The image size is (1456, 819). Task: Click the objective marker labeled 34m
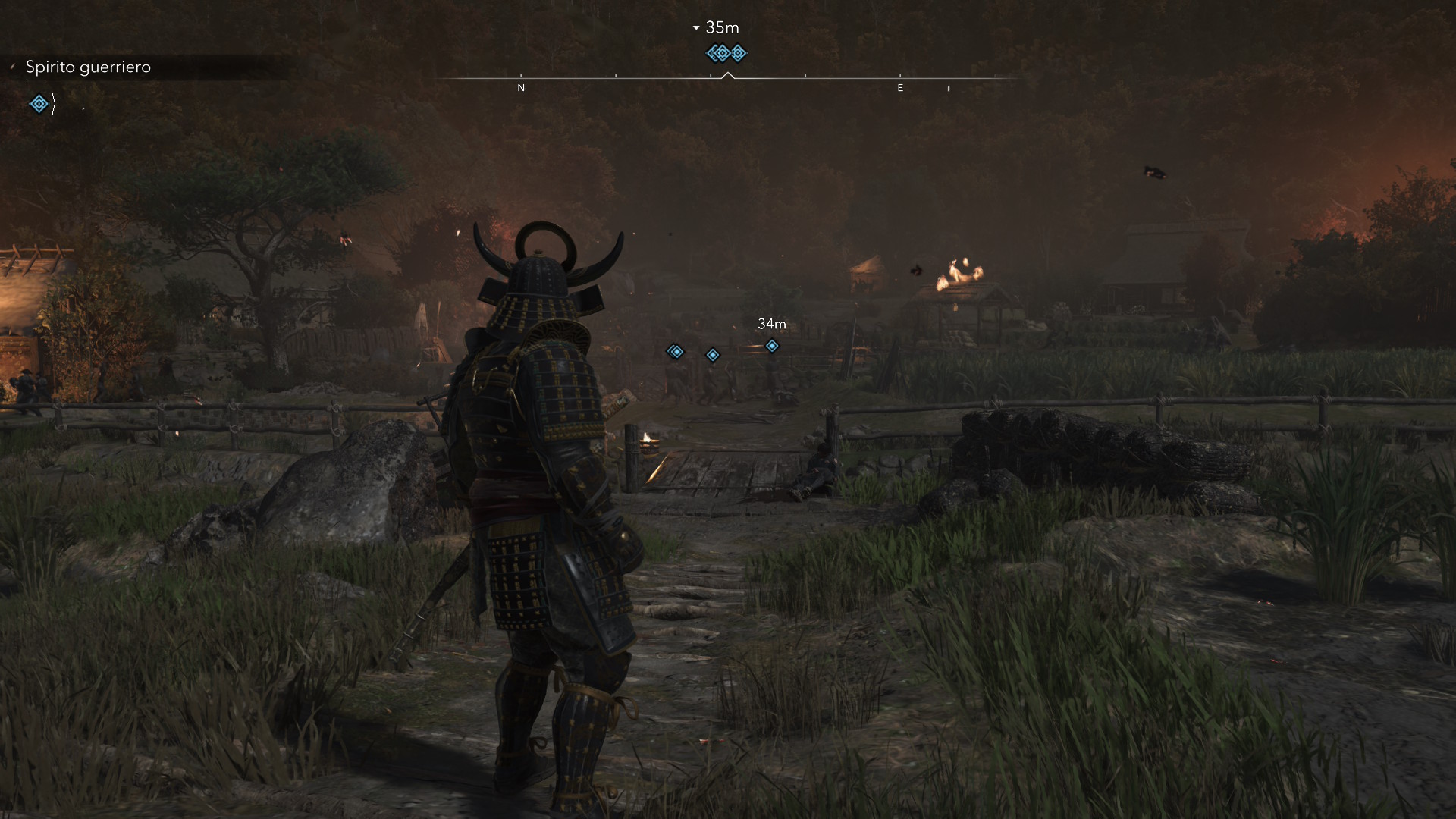[x=771, y=346]
